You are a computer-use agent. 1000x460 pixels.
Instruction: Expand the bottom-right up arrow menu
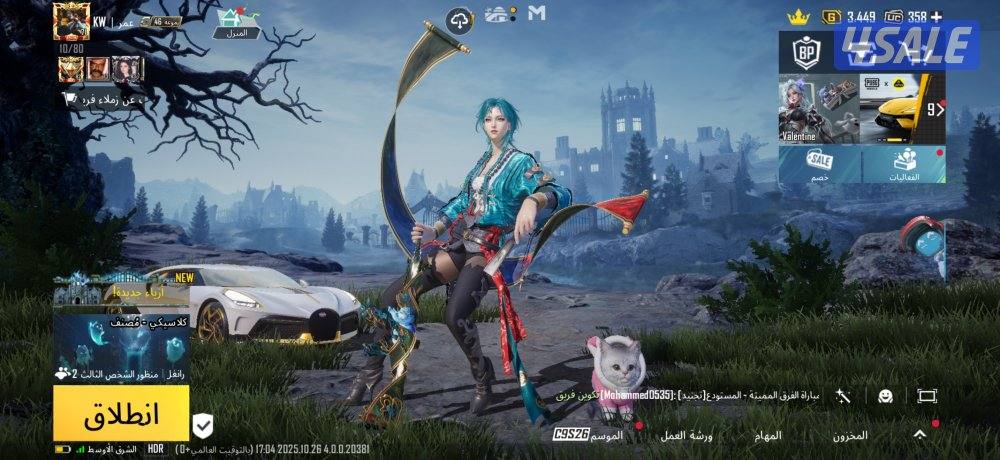coord(919,434)
